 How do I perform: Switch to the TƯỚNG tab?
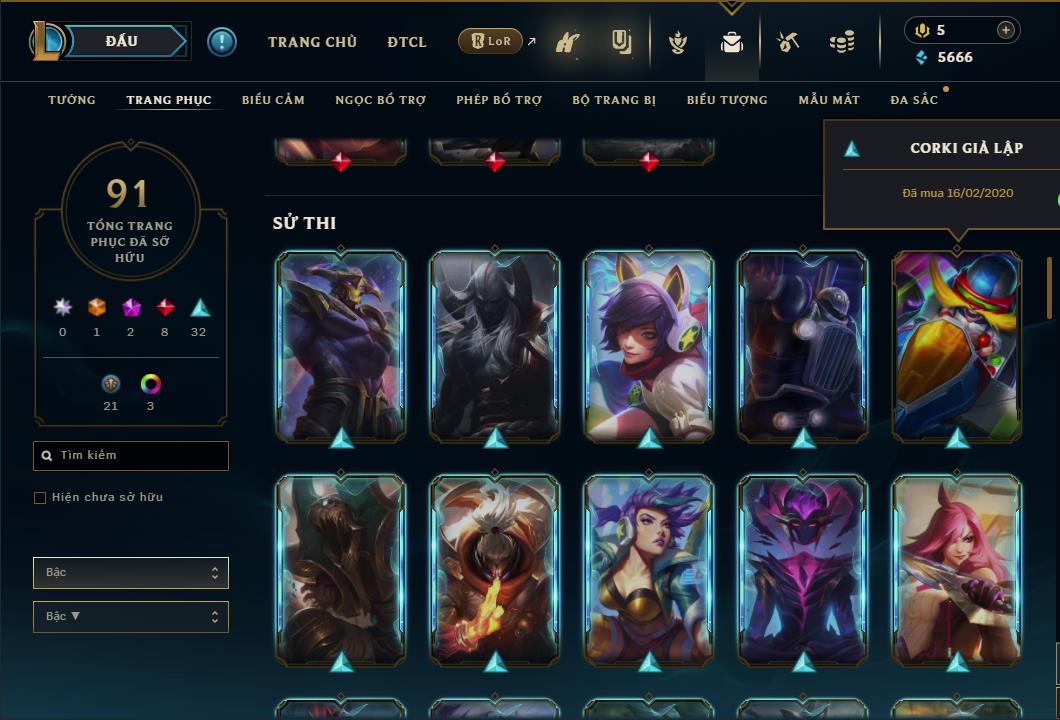point(72,100)
